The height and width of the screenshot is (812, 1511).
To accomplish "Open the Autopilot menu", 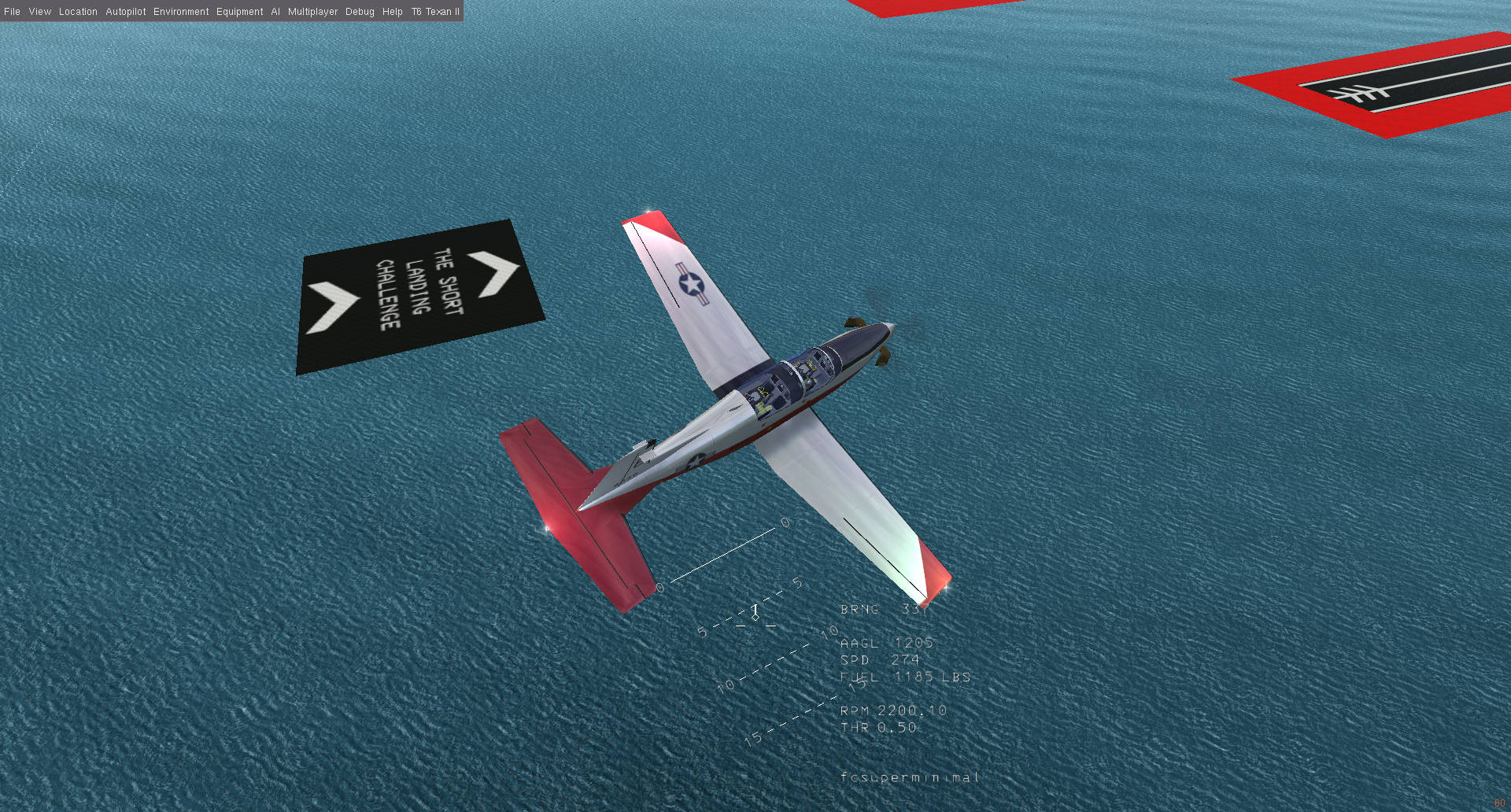I will 126,12.
